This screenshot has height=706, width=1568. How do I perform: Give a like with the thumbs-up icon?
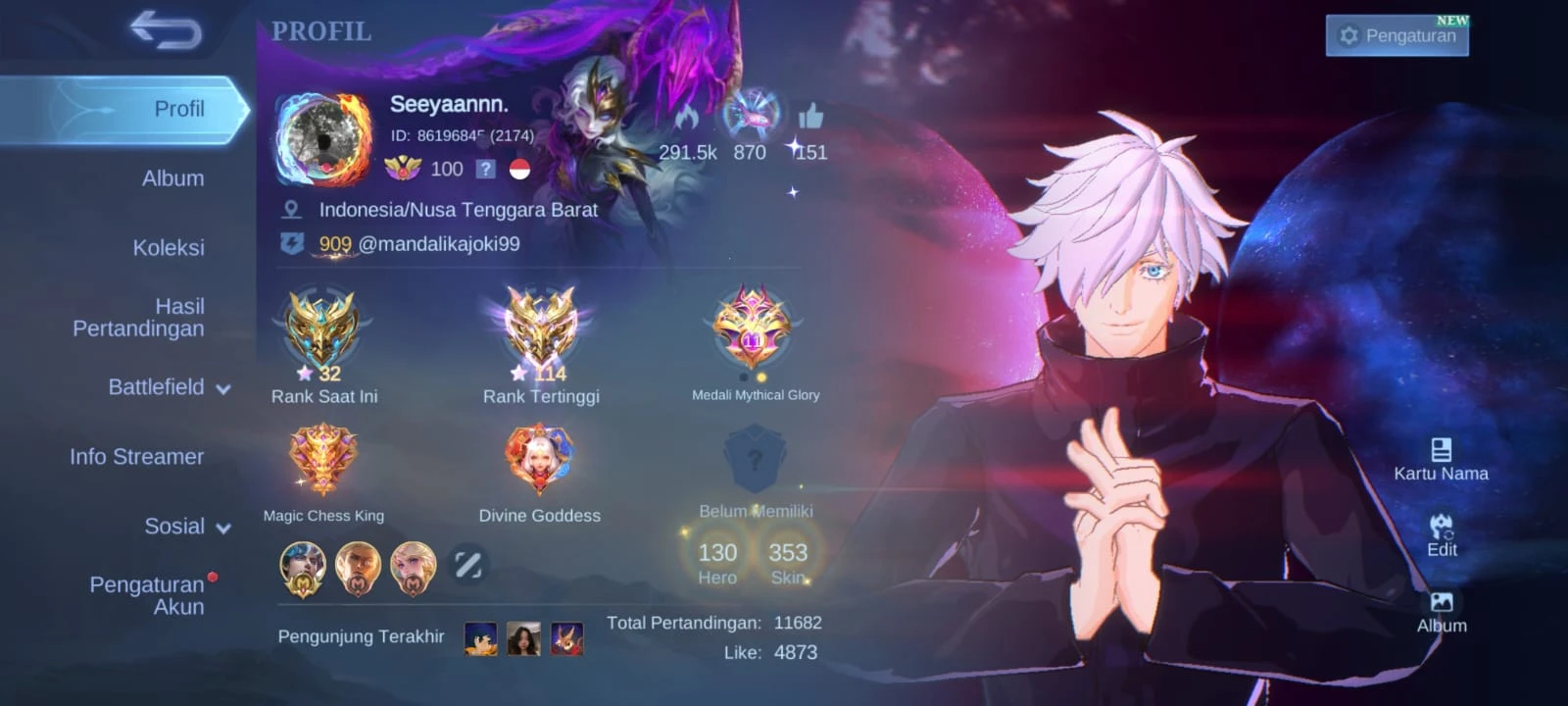coord(810,118)
